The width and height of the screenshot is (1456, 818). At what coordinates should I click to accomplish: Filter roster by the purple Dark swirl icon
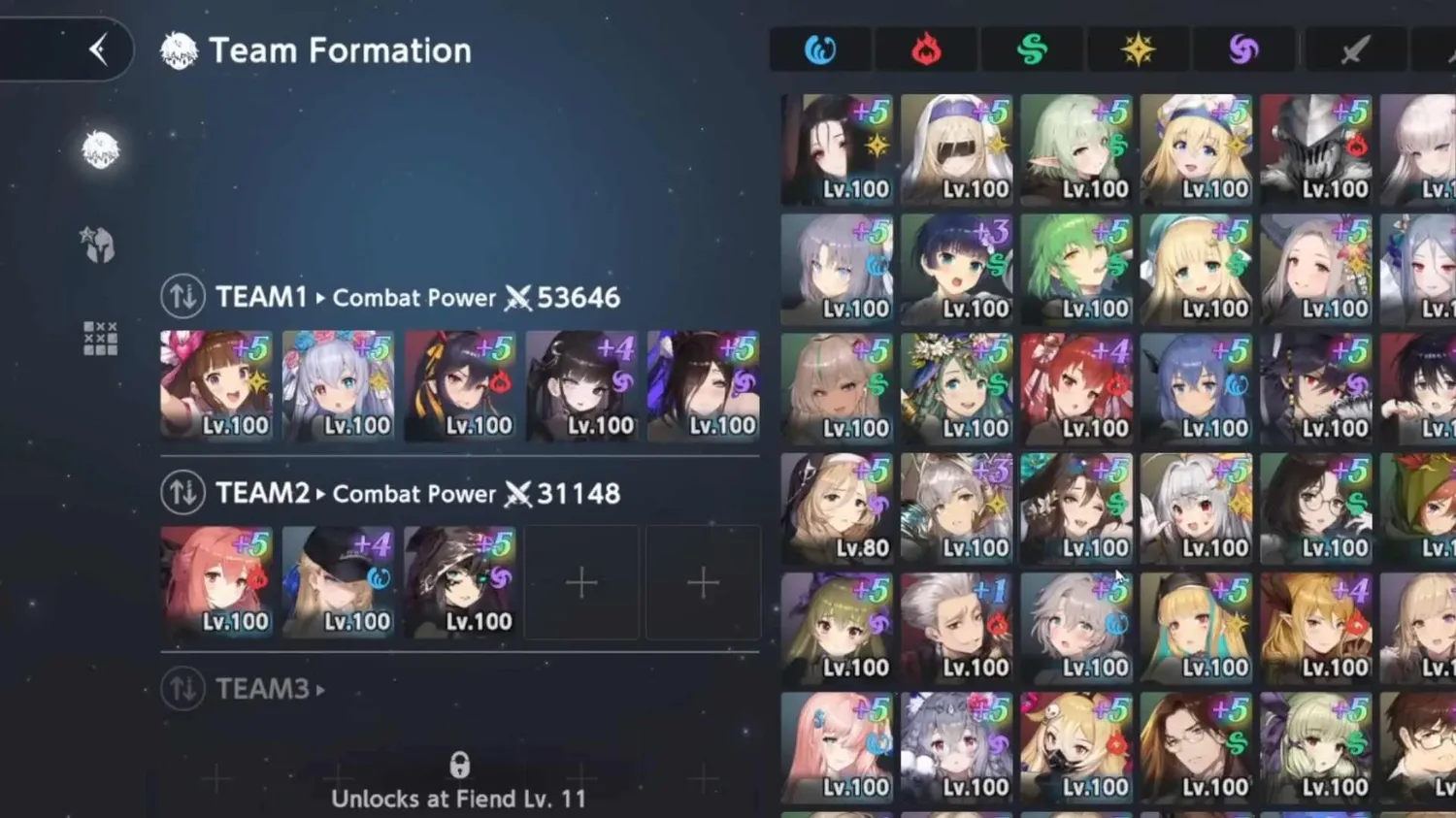pyautogui.click(x=1243, y=49)
